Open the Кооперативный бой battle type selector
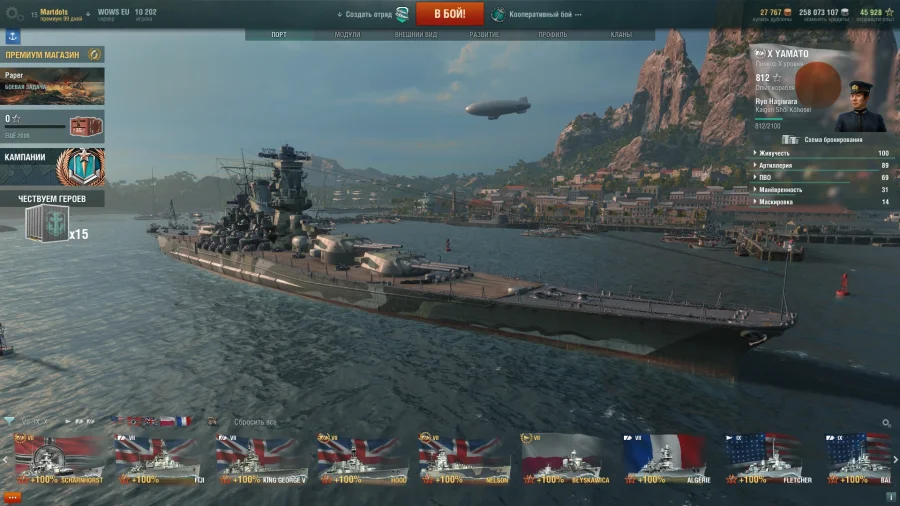The width and height of the screenshot is (900, 506). click(540, 15)
